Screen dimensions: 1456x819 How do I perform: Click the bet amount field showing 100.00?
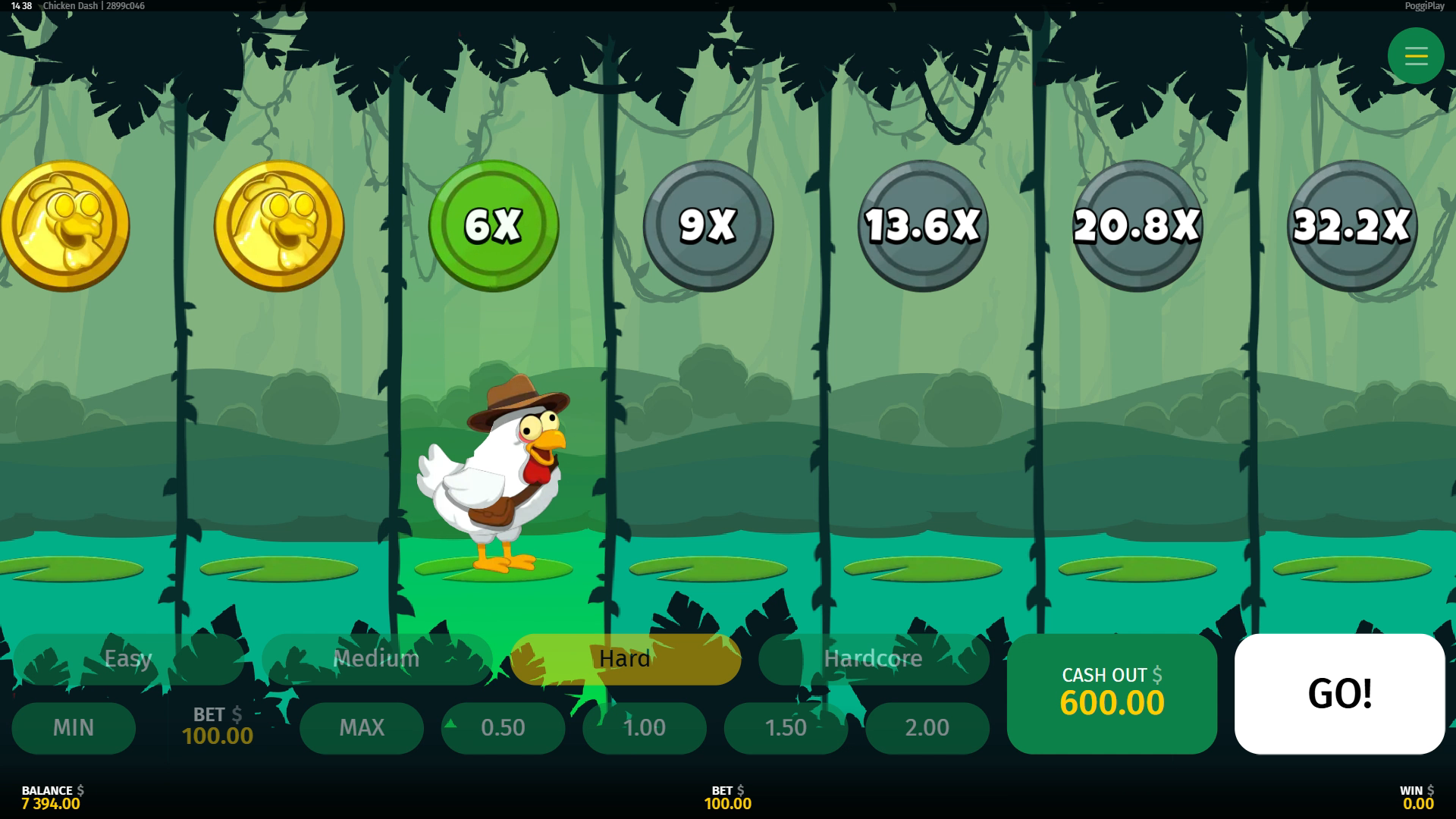point(218,726)
